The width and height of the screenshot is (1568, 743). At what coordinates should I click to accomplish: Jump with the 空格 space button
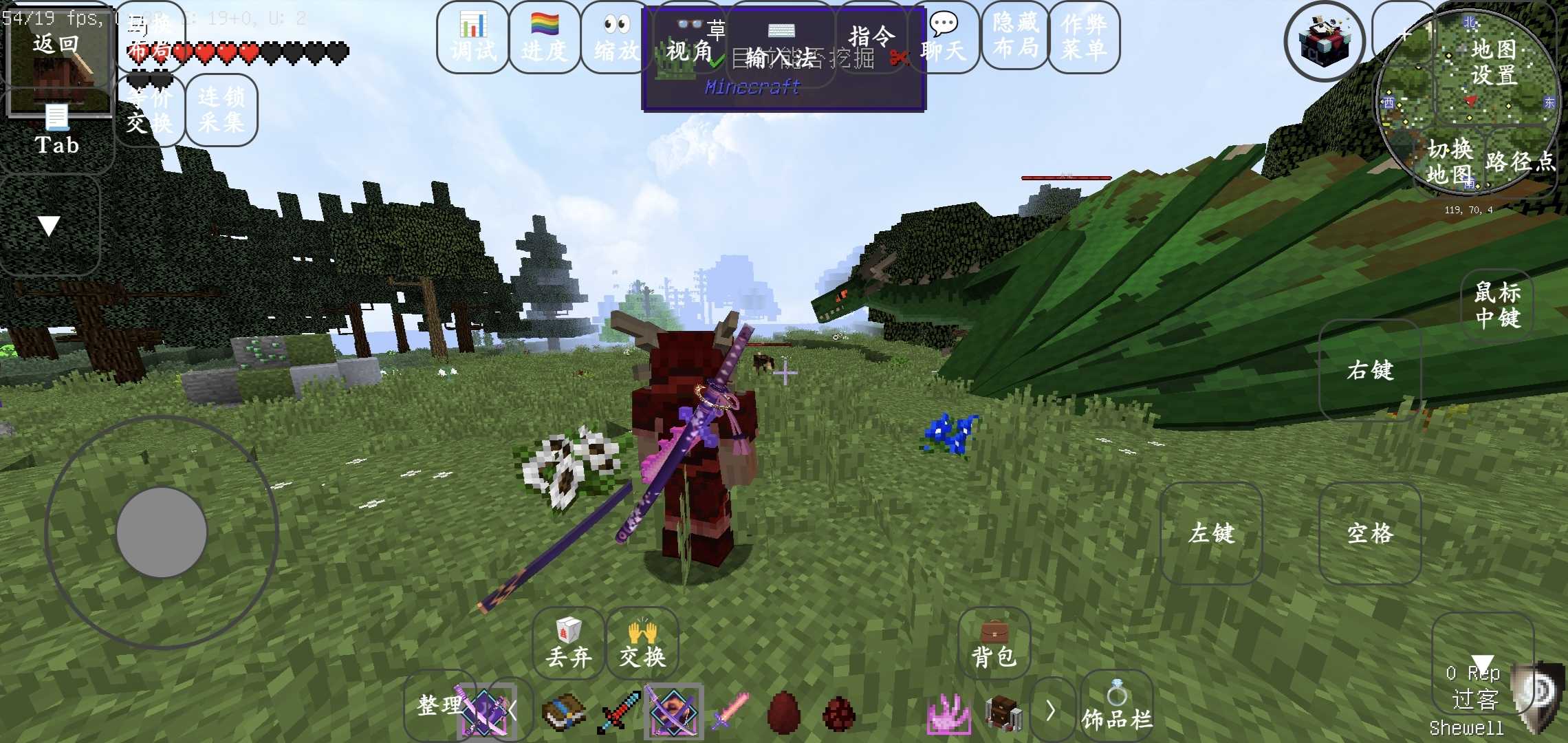(x=1370, y=533)
